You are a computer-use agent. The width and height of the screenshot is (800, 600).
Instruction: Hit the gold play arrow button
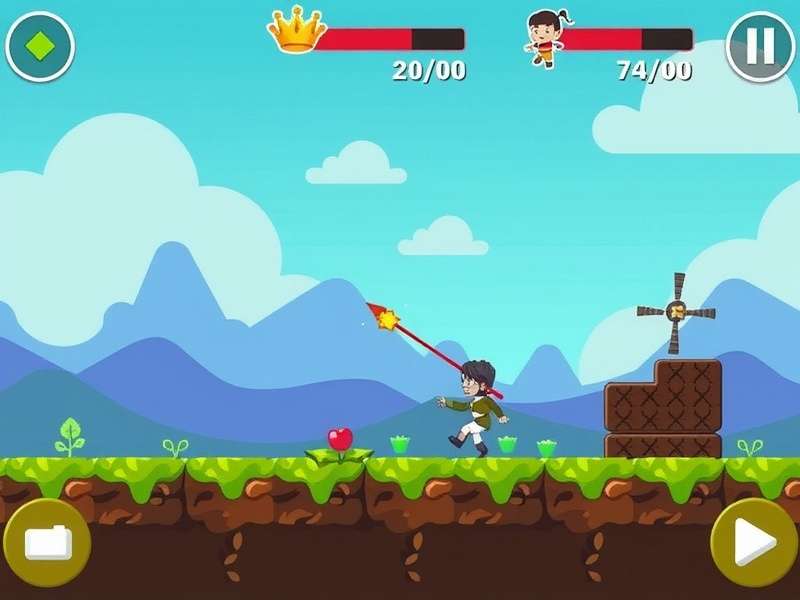pyautogui.click(x=754, y=542)
